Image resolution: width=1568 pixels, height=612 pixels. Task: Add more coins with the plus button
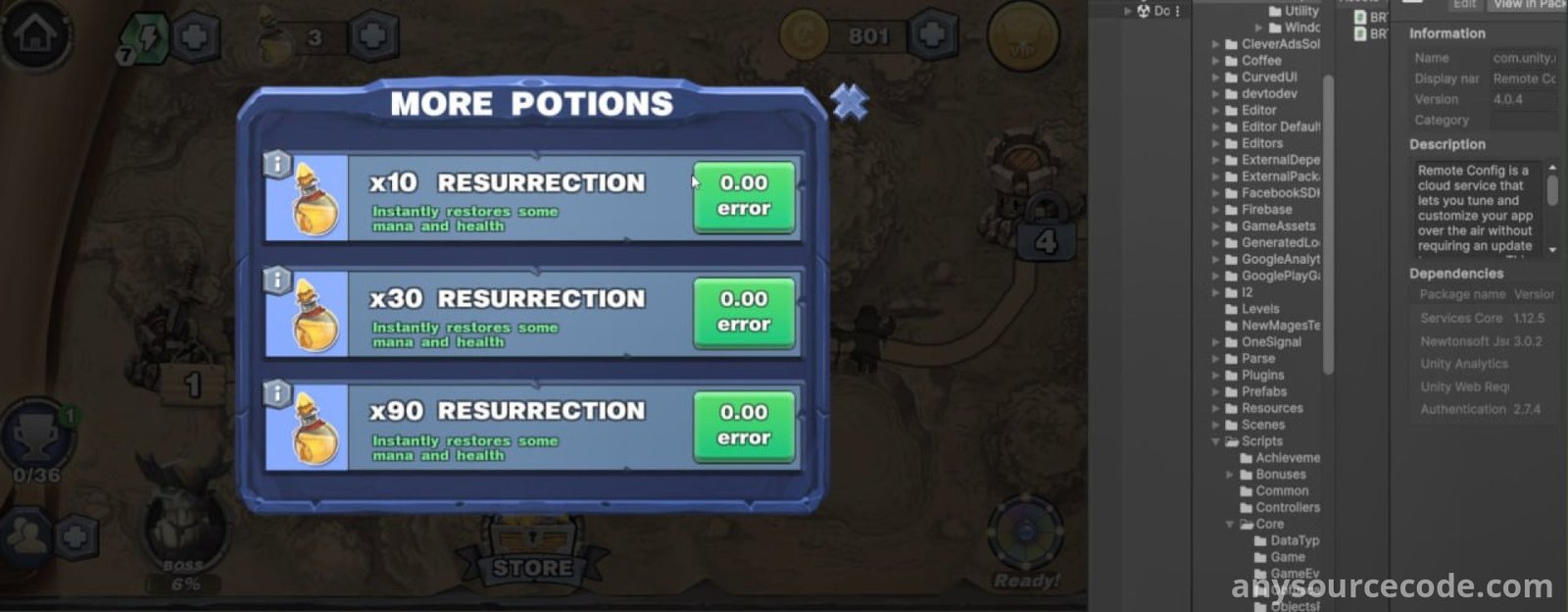point(931,36)
